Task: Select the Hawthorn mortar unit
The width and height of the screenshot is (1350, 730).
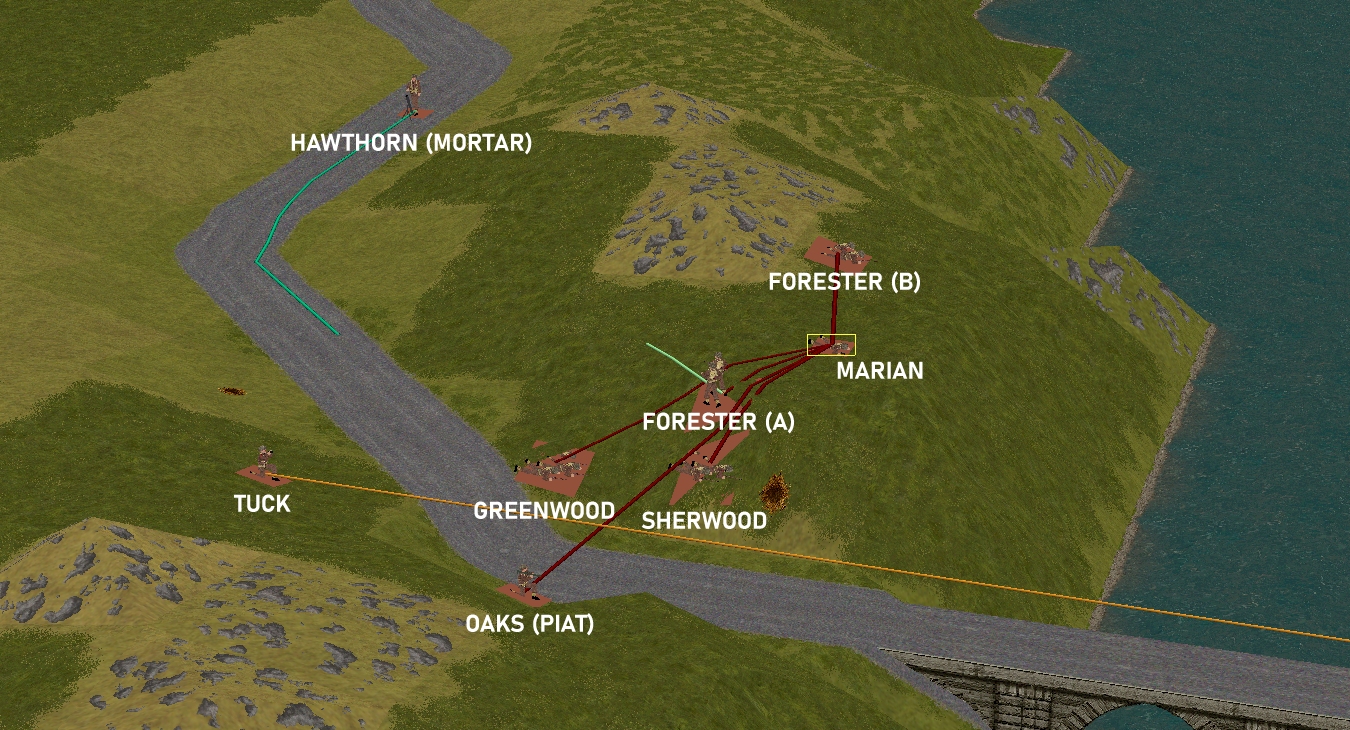Action: click(412, 99)
